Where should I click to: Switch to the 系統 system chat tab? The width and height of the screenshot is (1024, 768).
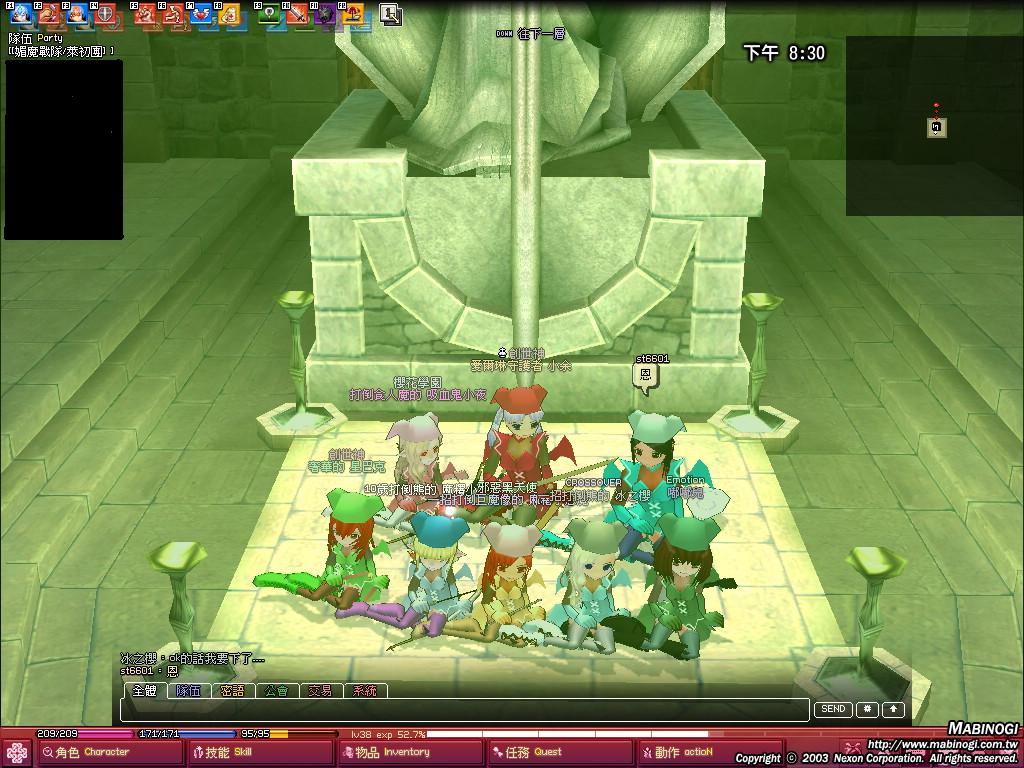(364, 690)
